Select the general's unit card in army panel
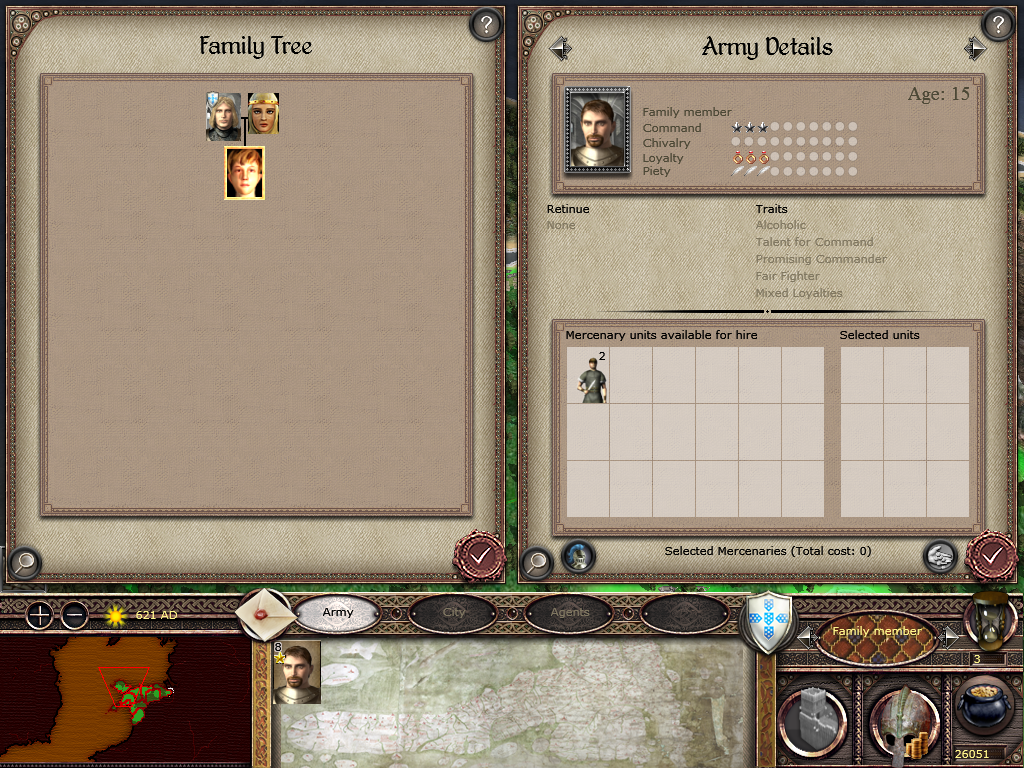1024x768 pixels. click(x=297, y=672)
